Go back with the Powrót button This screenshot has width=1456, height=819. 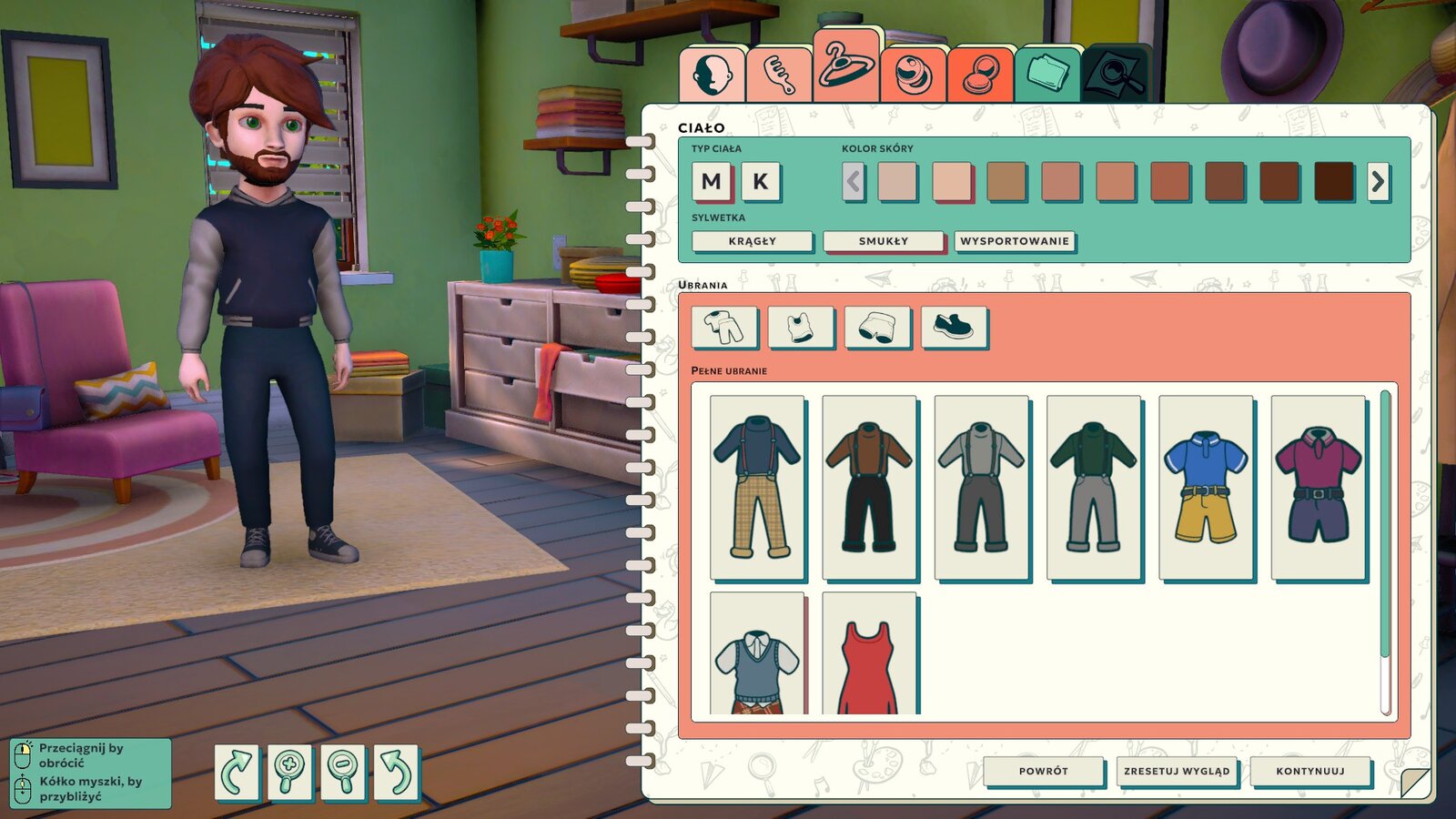[x=1043, y=771]
